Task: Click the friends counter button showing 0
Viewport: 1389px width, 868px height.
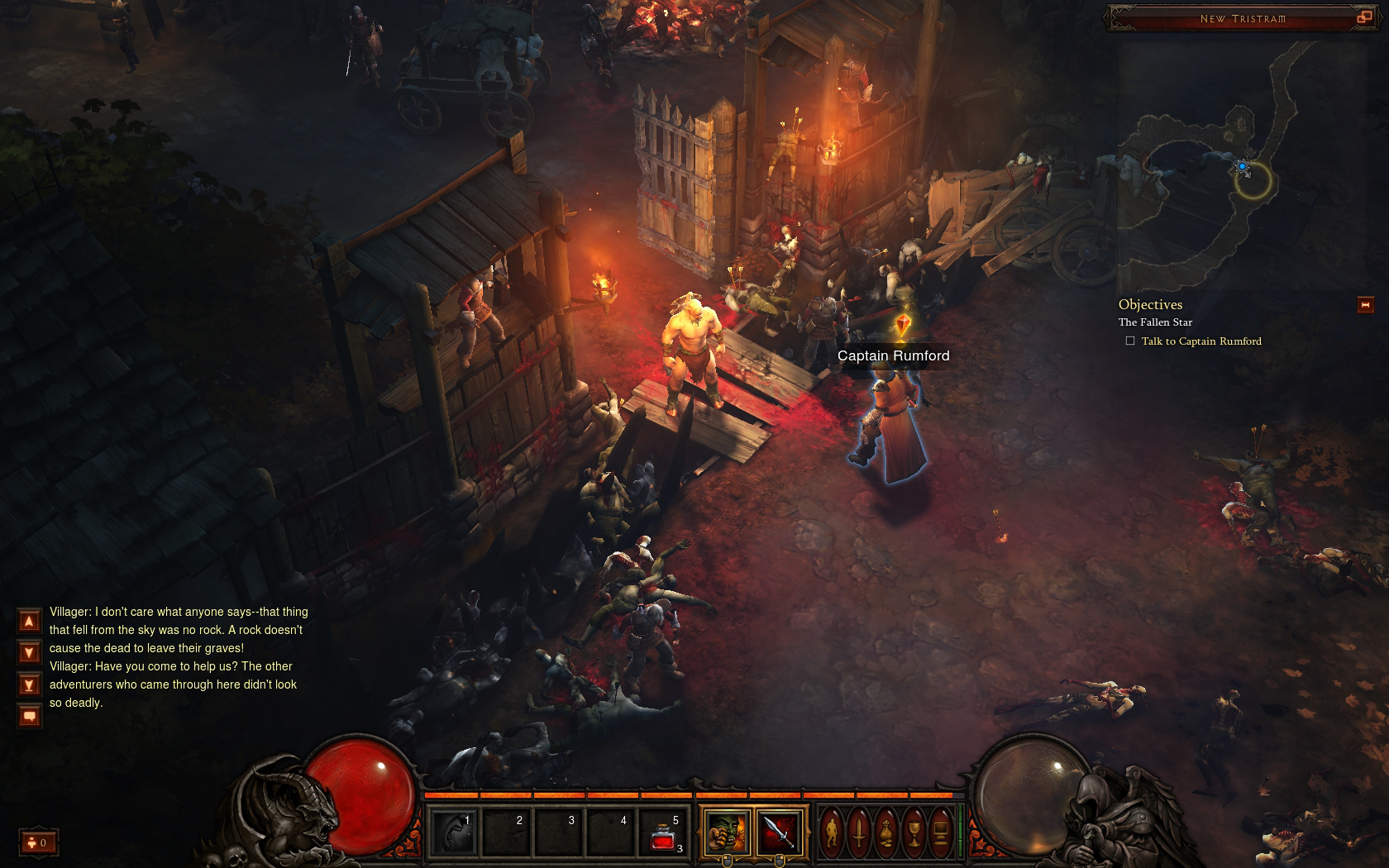Action: [x=38, y=842]
